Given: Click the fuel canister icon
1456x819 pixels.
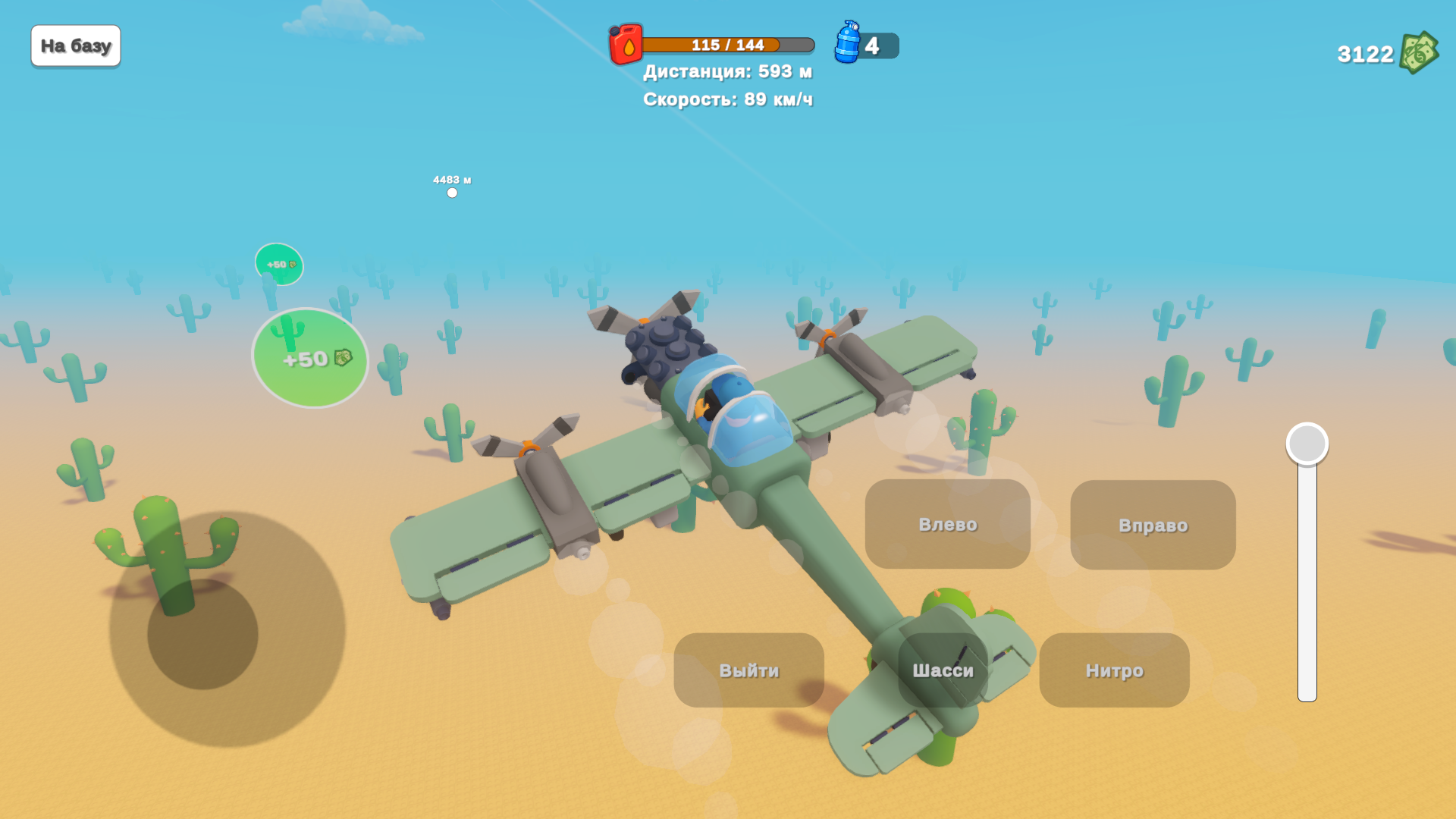Looking at the screenshot, I should point(625,45).
